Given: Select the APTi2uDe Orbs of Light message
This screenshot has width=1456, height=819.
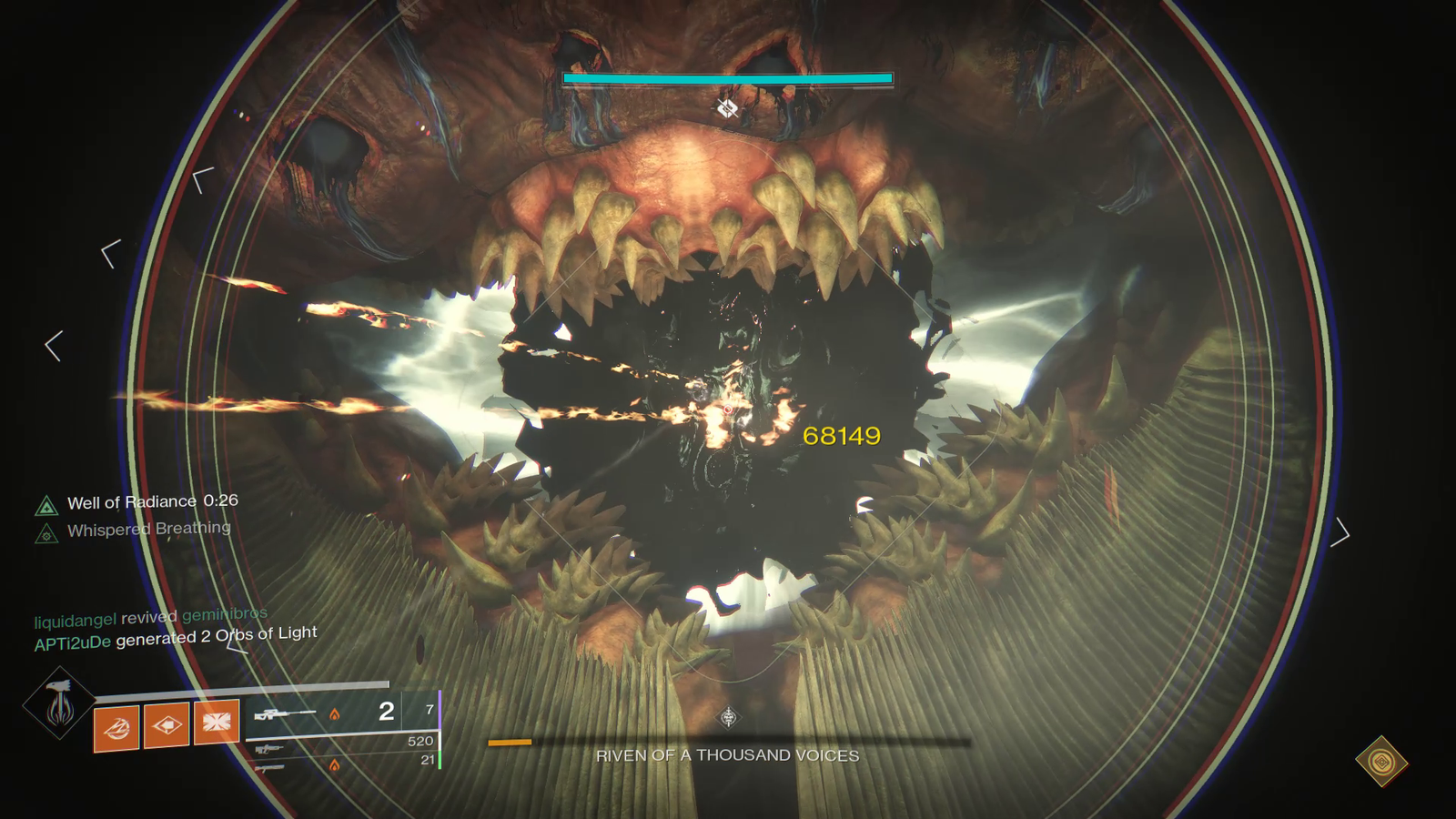Looking at the screenshot, I should [176, 638].
